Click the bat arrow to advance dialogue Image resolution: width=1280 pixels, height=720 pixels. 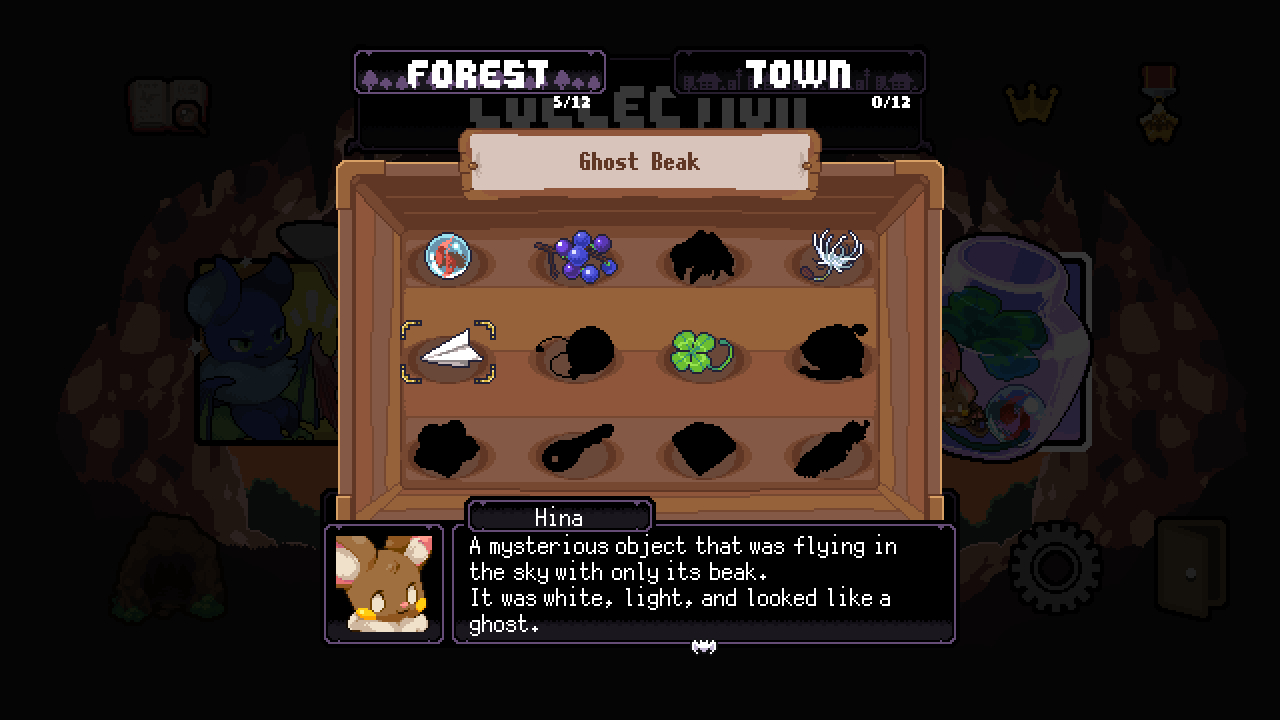(x=706, y=646)
